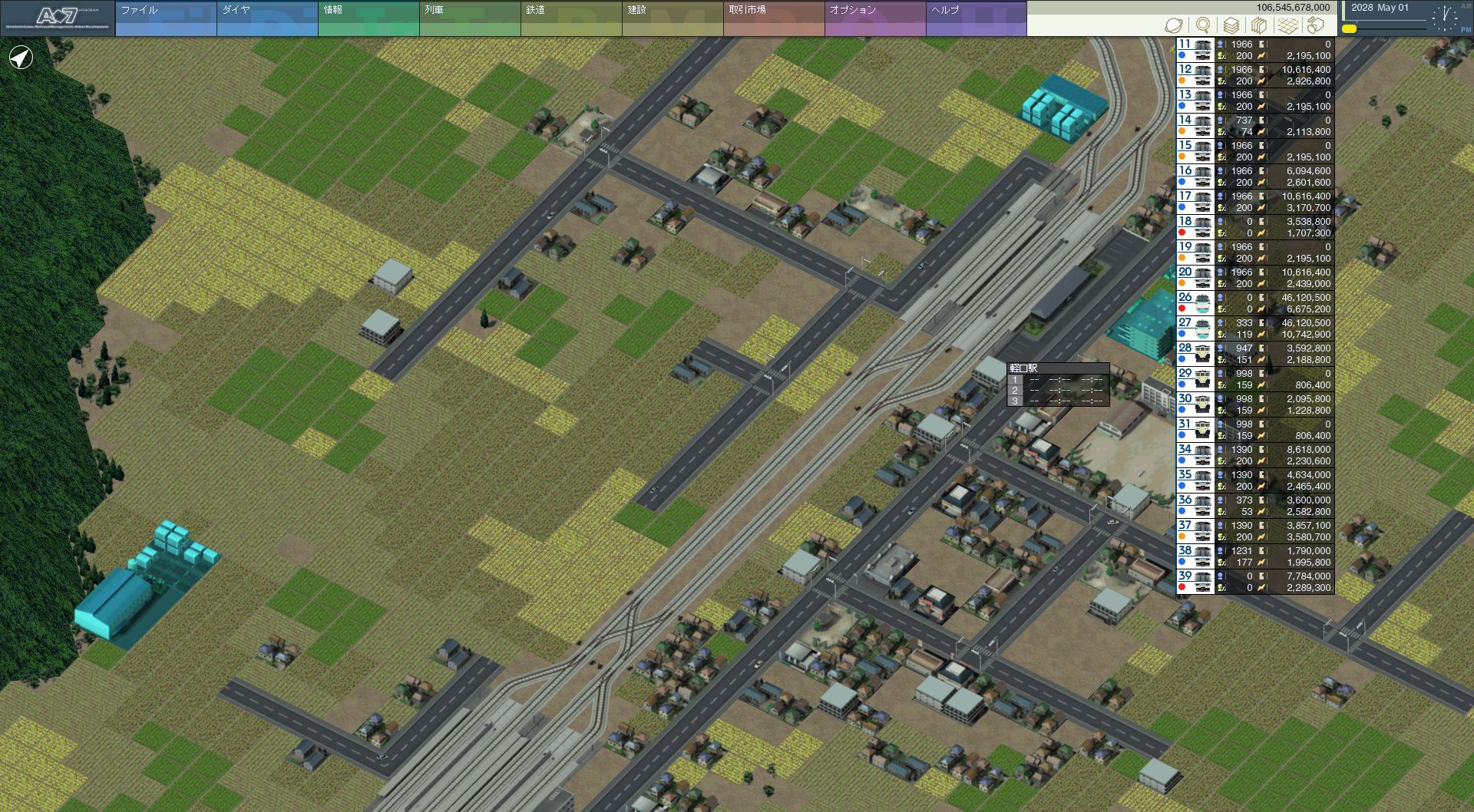Screen dimensions: 1474x812
Task: Open the ダイヤ (Timetable) menu
Action: [x=266, y=18]
